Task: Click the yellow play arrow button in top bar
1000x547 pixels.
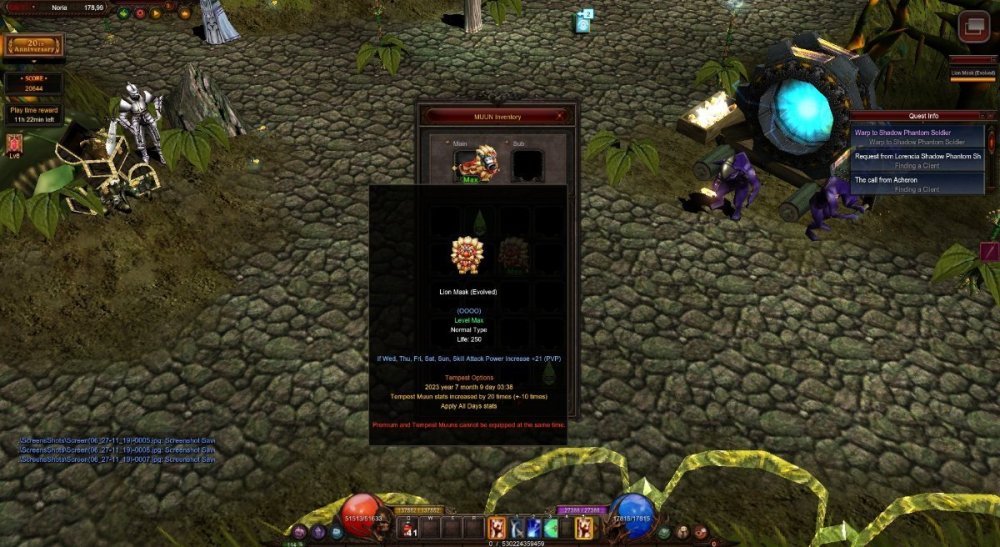Action: (155, 13)
